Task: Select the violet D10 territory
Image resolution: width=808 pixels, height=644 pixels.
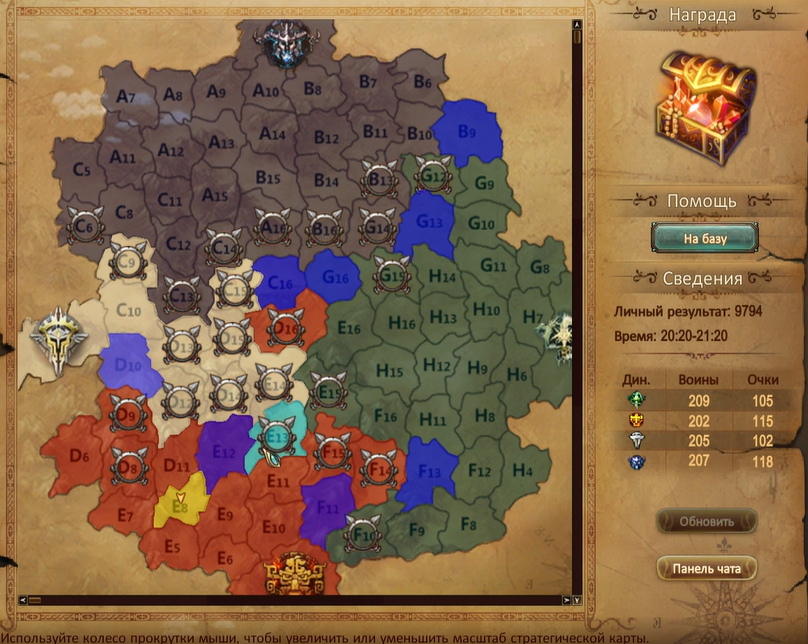Action: 128,362
